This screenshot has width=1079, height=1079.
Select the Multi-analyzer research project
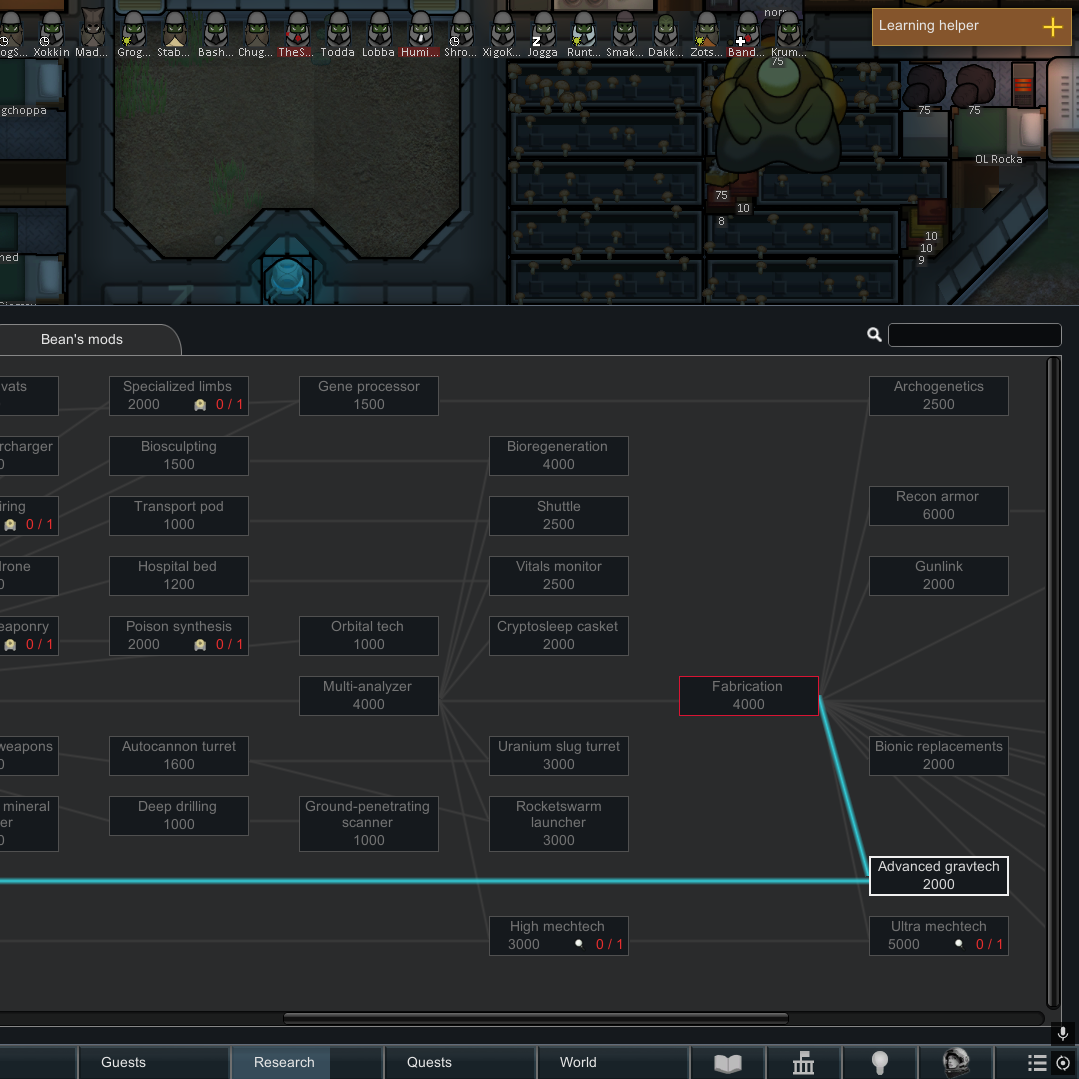[x=368, y=695]
